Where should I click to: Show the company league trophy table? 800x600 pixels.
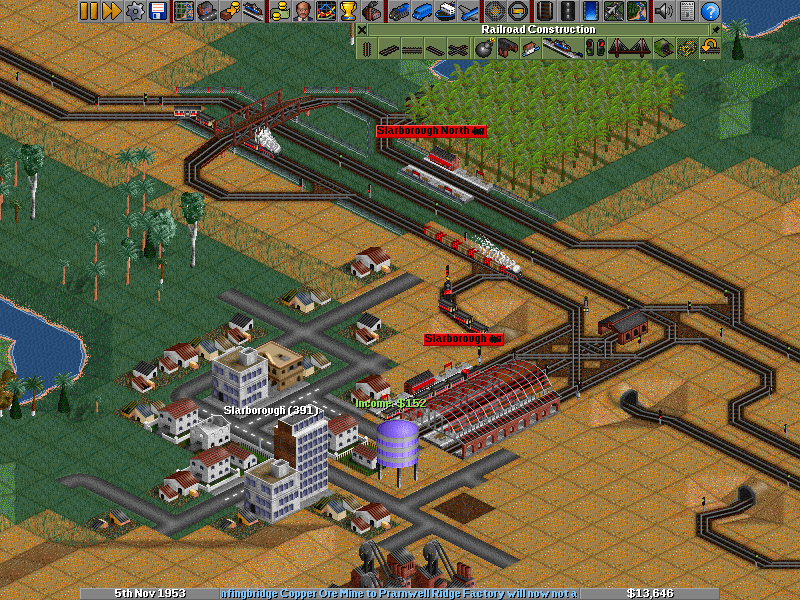(348, 11)
